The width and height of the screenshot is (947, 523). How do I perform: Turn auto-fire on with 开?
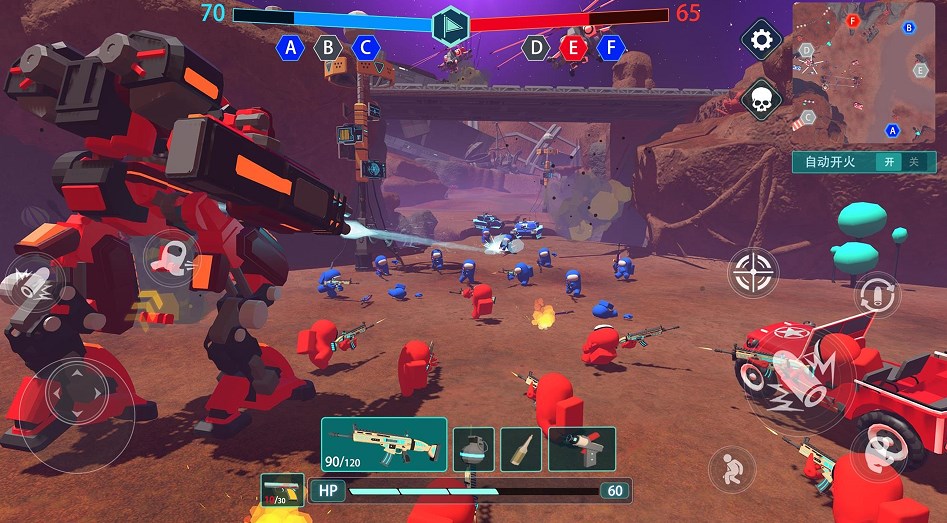[886, 162]
